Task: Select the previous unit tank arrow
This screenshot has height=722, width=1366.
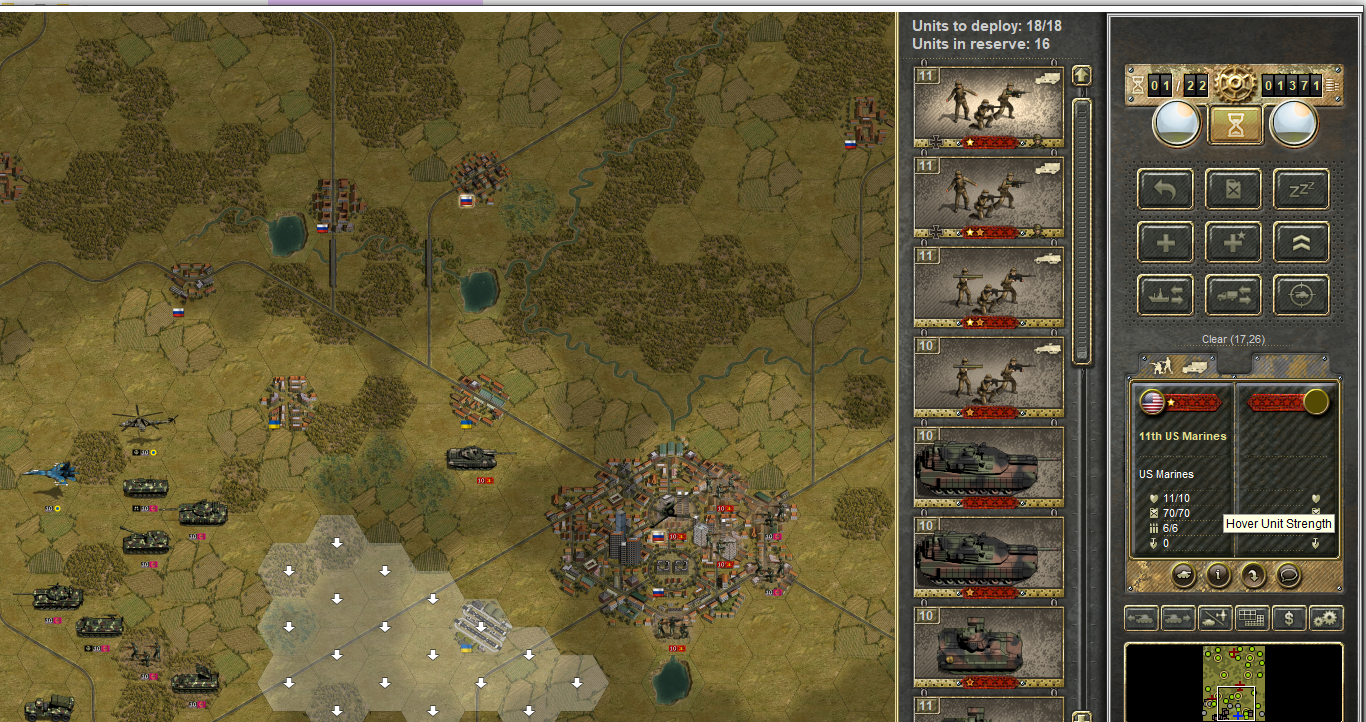Action: click(1140, 619)
